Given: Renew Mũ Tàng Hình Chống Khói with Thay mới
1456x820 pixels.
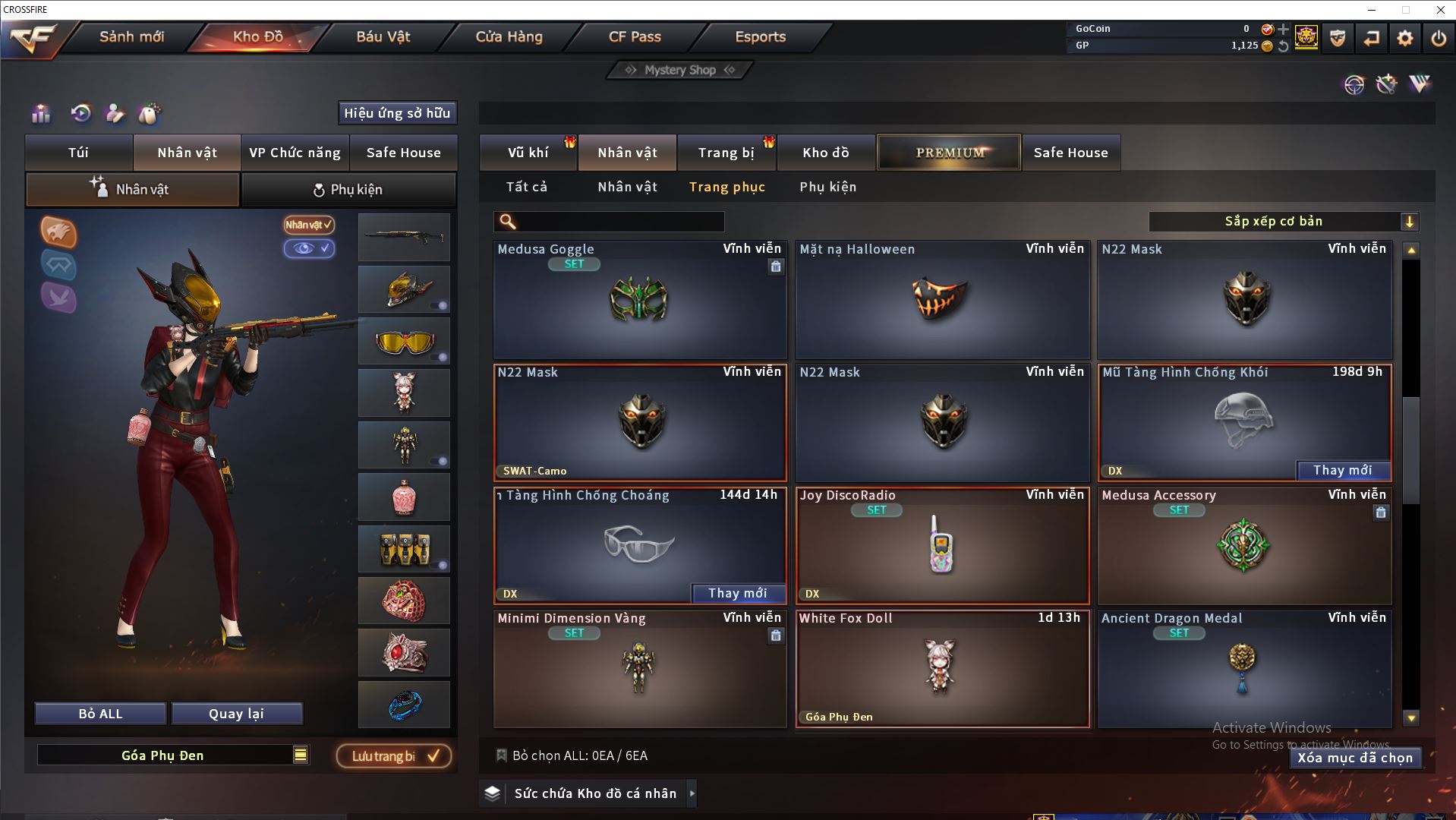Looking at the screenshot, I should click(1342, 471).
